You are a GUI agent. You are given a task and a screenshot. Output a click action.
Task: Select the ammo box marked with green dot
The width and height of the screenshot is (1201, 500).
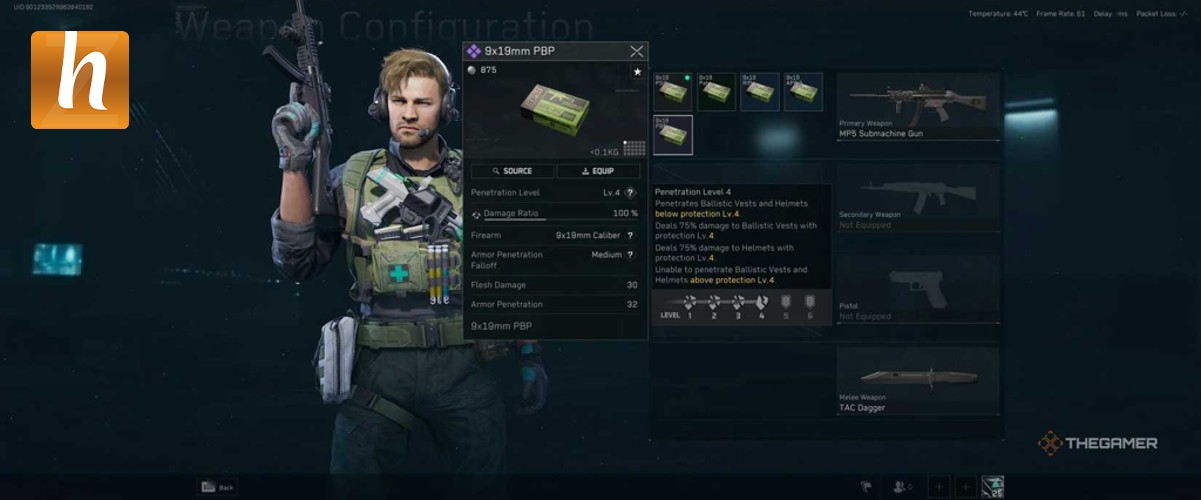tap(672, 91)
